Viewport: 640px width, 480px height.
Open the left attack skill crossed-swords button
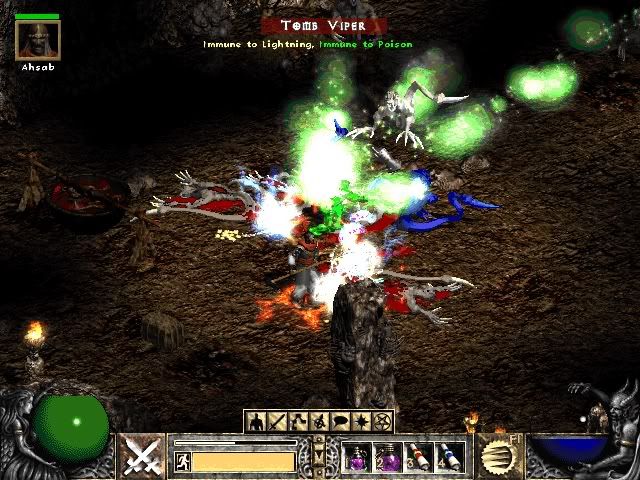pos(141,456)
